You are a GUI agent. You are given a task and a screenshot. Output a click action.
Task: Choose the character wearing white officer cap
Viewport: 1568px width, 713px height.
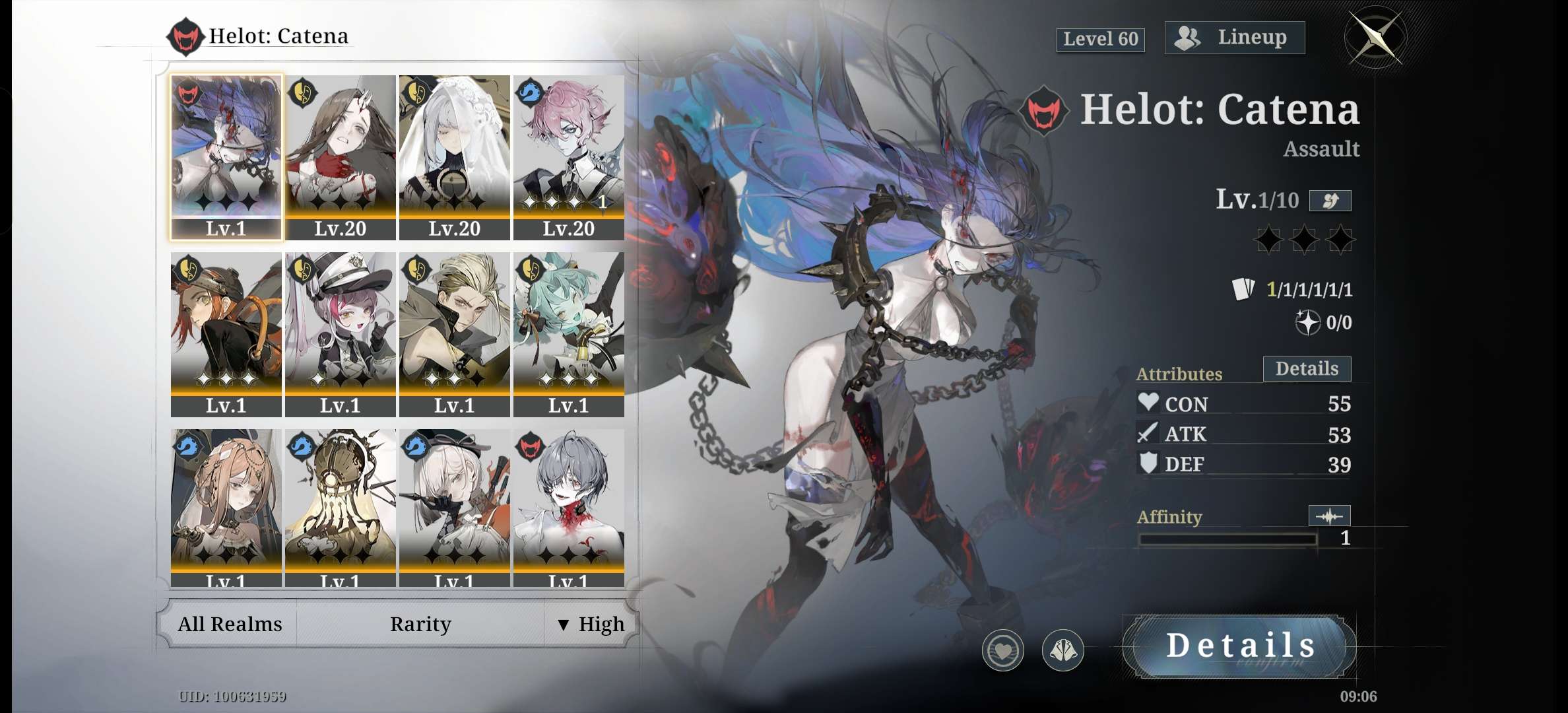coord(341,333)
